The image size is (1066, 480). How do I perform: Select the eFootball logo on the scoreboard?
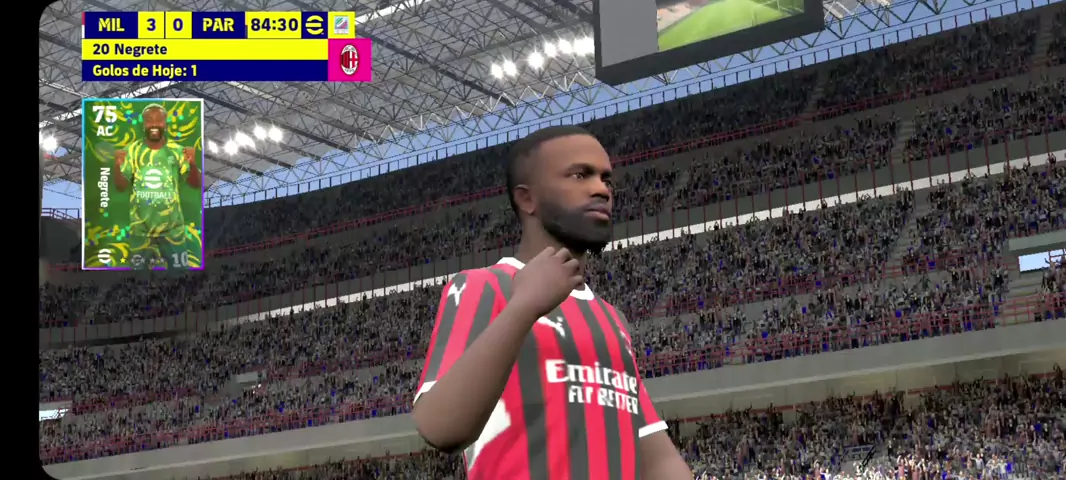point(314,25)
